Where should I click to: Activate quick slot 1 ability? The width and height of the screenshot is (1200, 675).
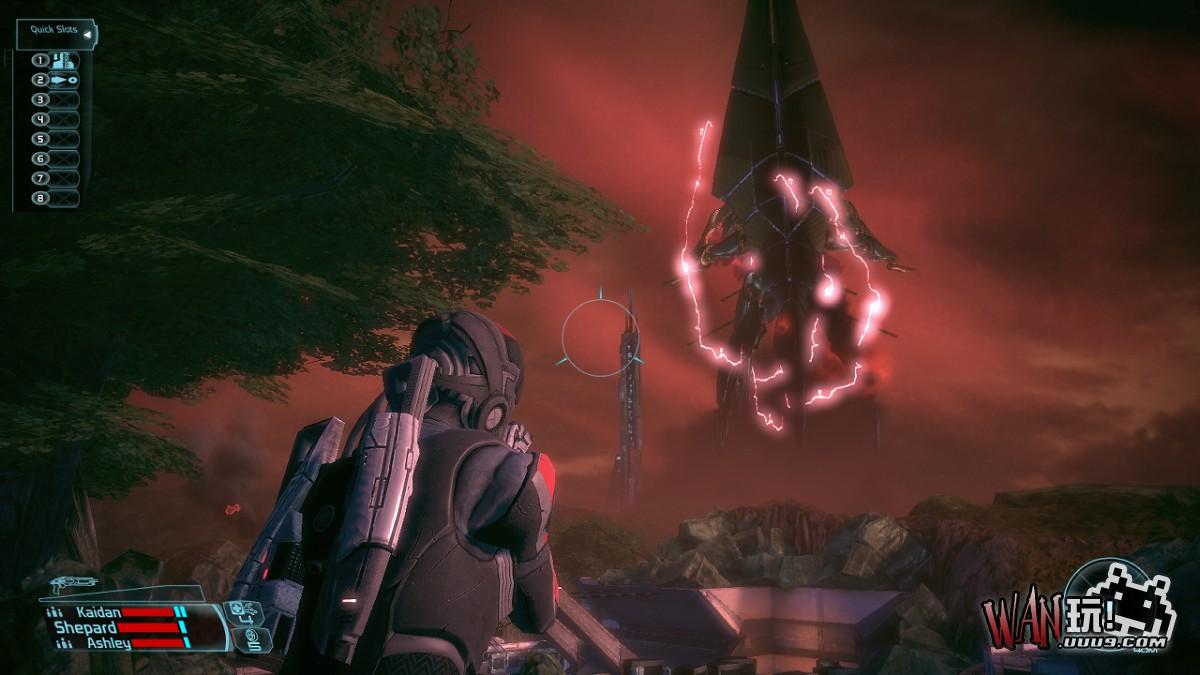click(62, 60)
